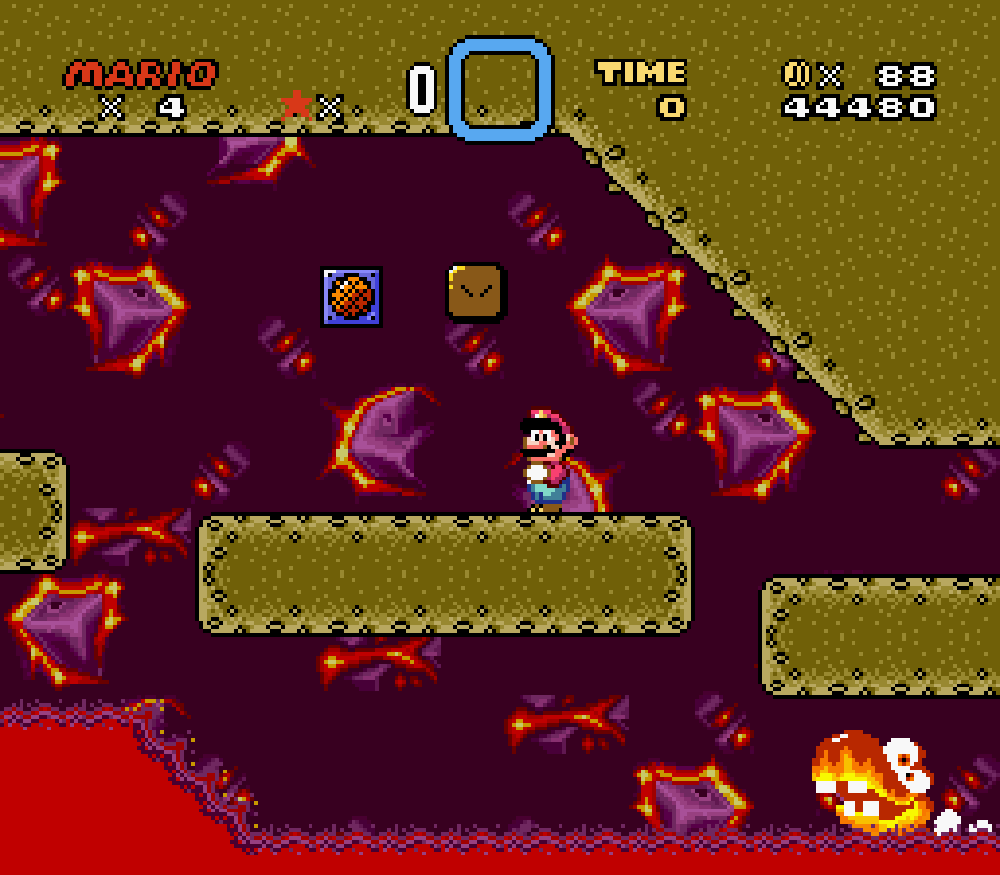Click the blue reserve item box
The height and width of the screenshot is (875, 1000).
(500, 89)
